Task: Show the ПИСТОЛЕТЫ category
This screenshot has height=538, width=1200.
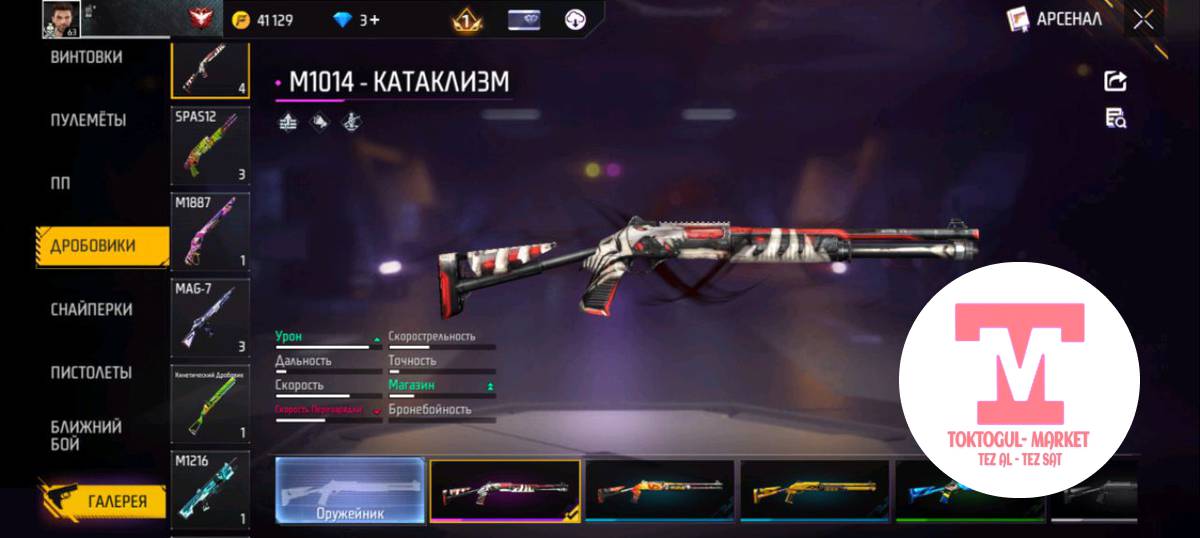Action: pos(91,373)
